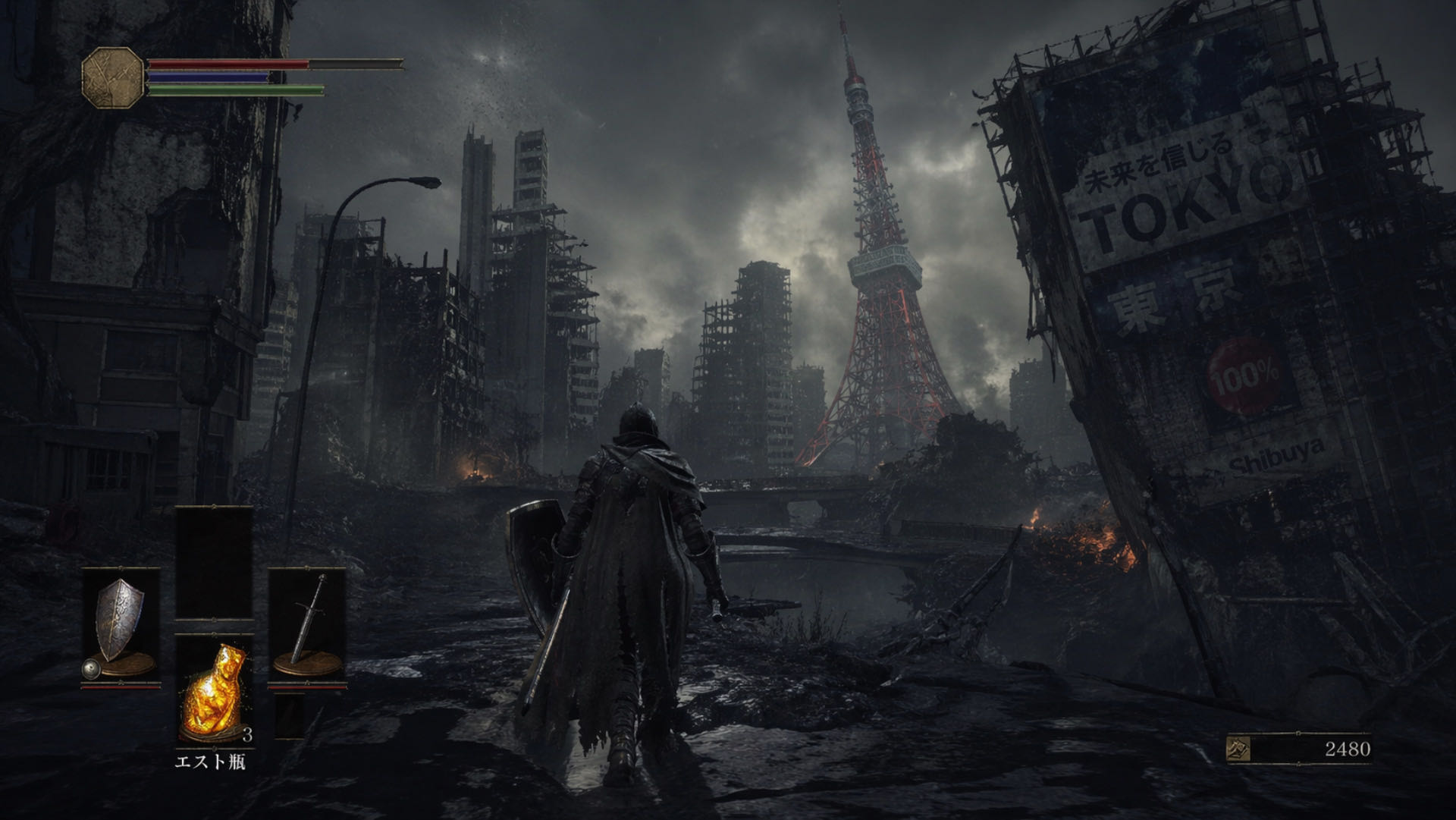Select the Estus Flask item slot

pos(215,690)
